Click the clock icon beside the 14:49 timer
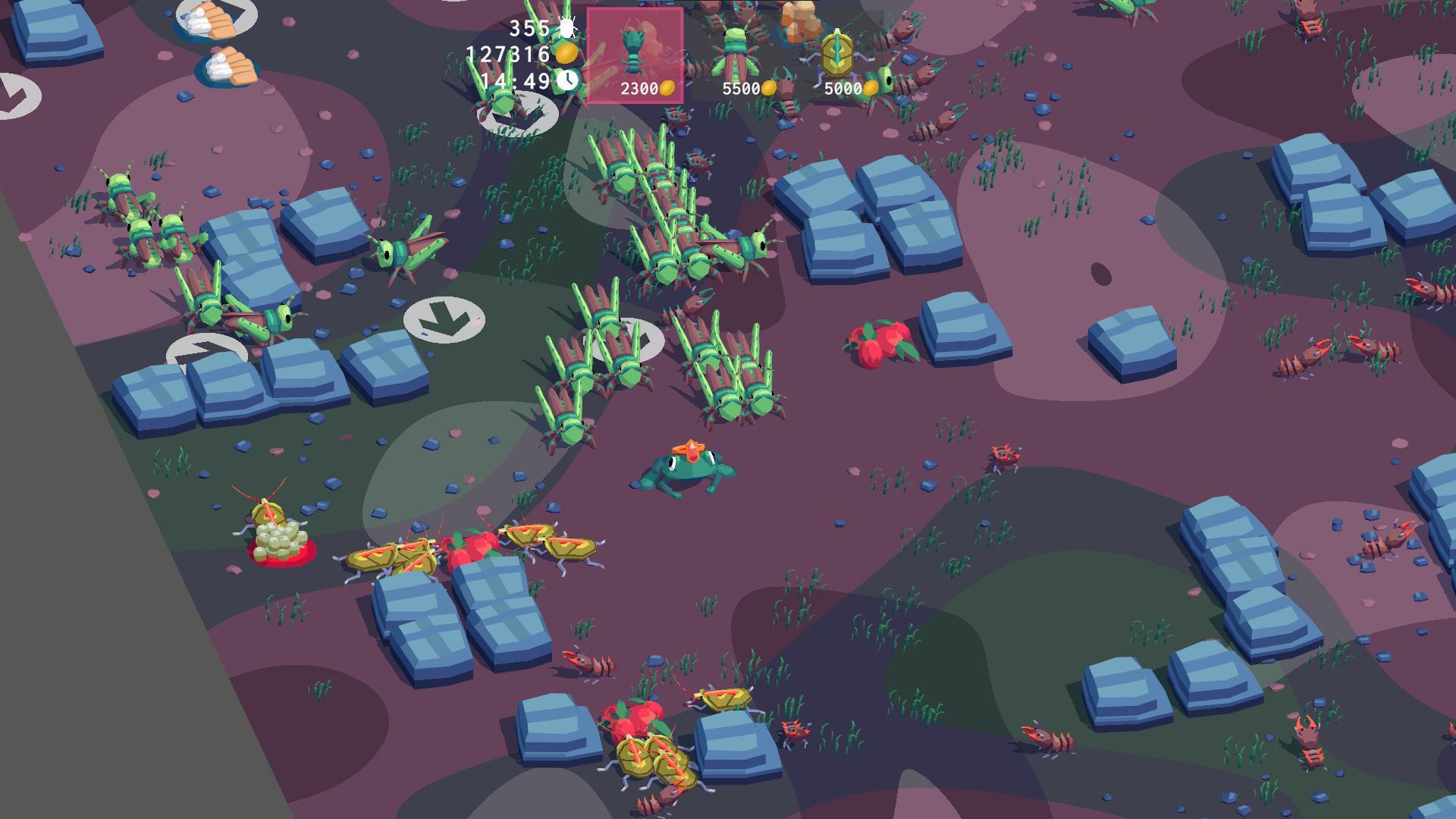Image resolution: width=1456 pixels, height=819 pixels. pos(567,79)
